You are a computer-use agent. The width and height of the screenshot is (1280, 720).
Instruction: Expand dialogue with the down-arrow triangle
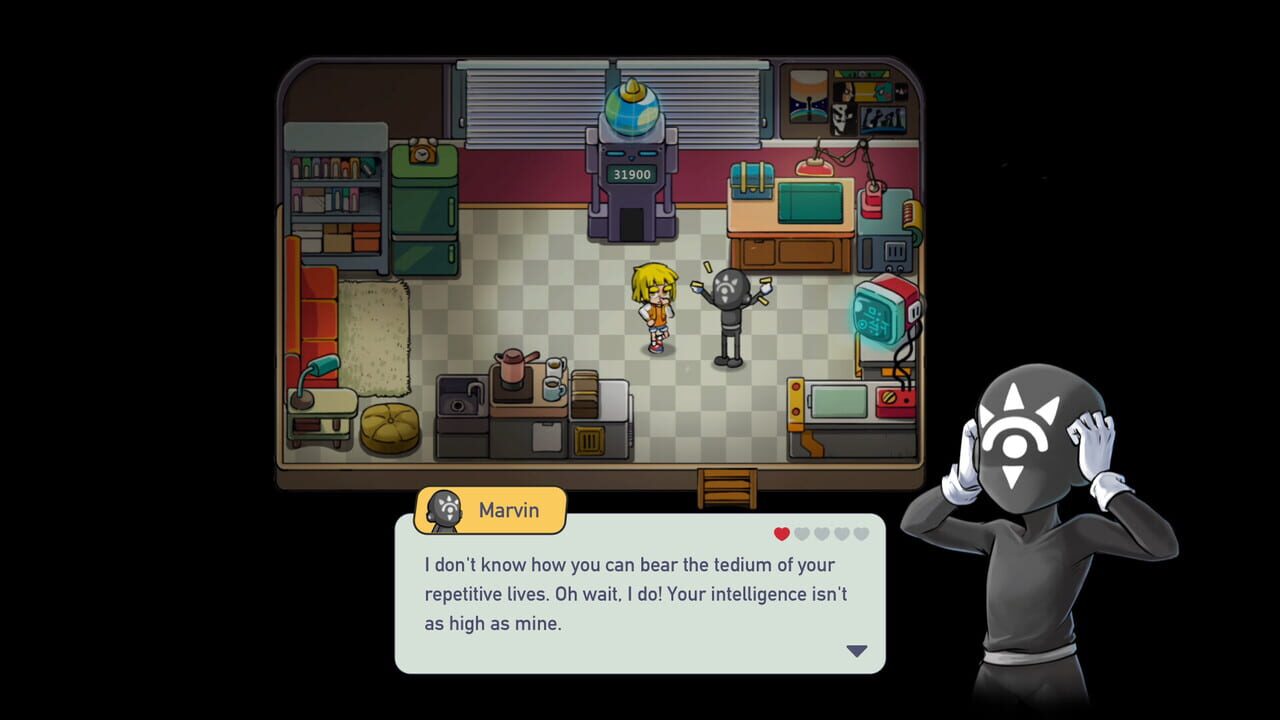tap(855, 650)
